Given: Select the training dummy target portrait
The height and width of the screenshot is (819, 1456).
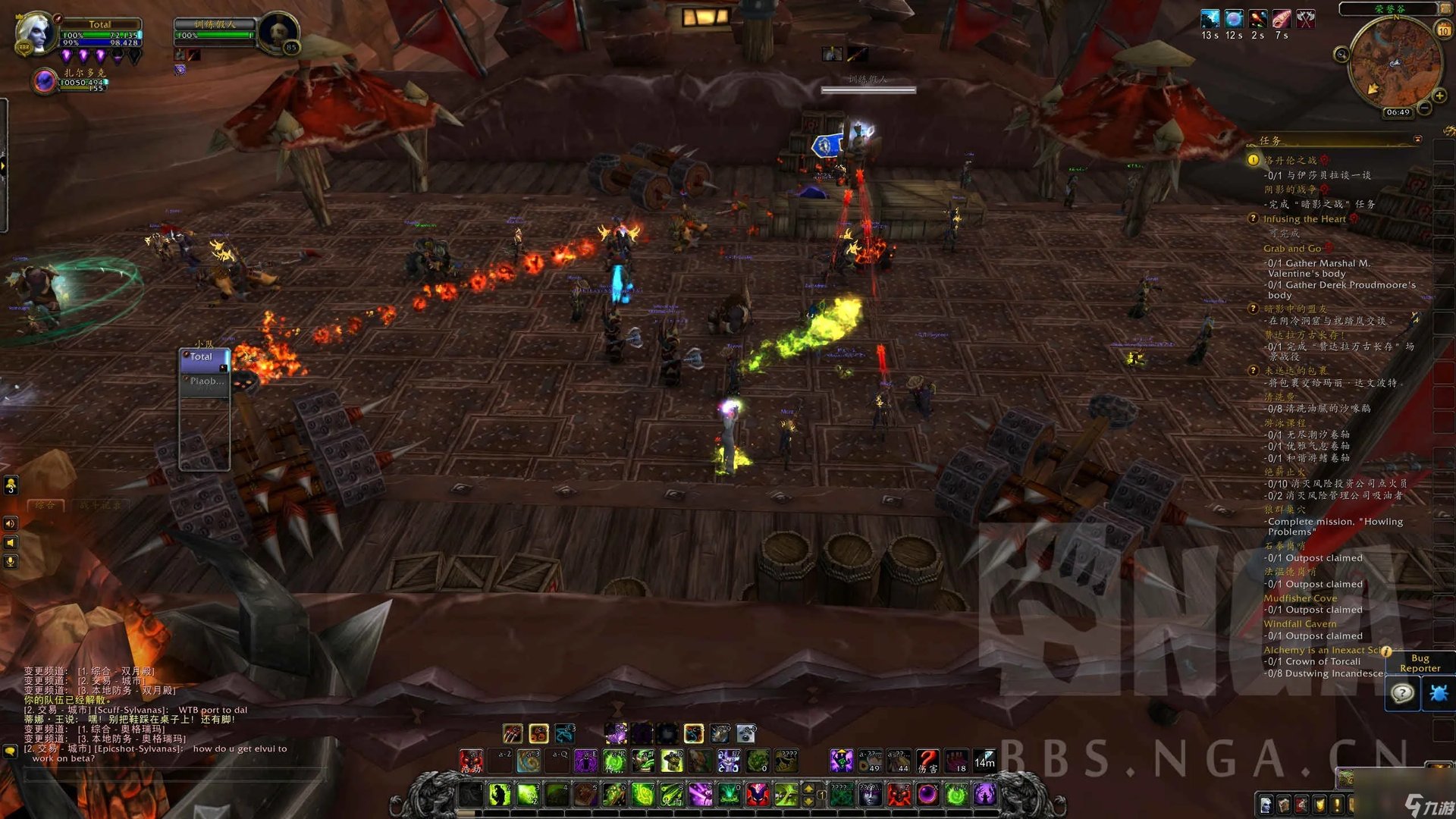Looking at the screenshot, I should pos(278,33).
